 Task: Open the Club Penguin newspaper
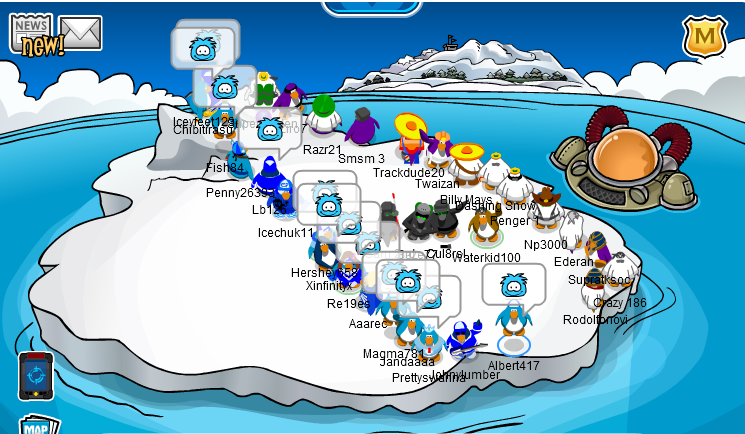[33, 33]
